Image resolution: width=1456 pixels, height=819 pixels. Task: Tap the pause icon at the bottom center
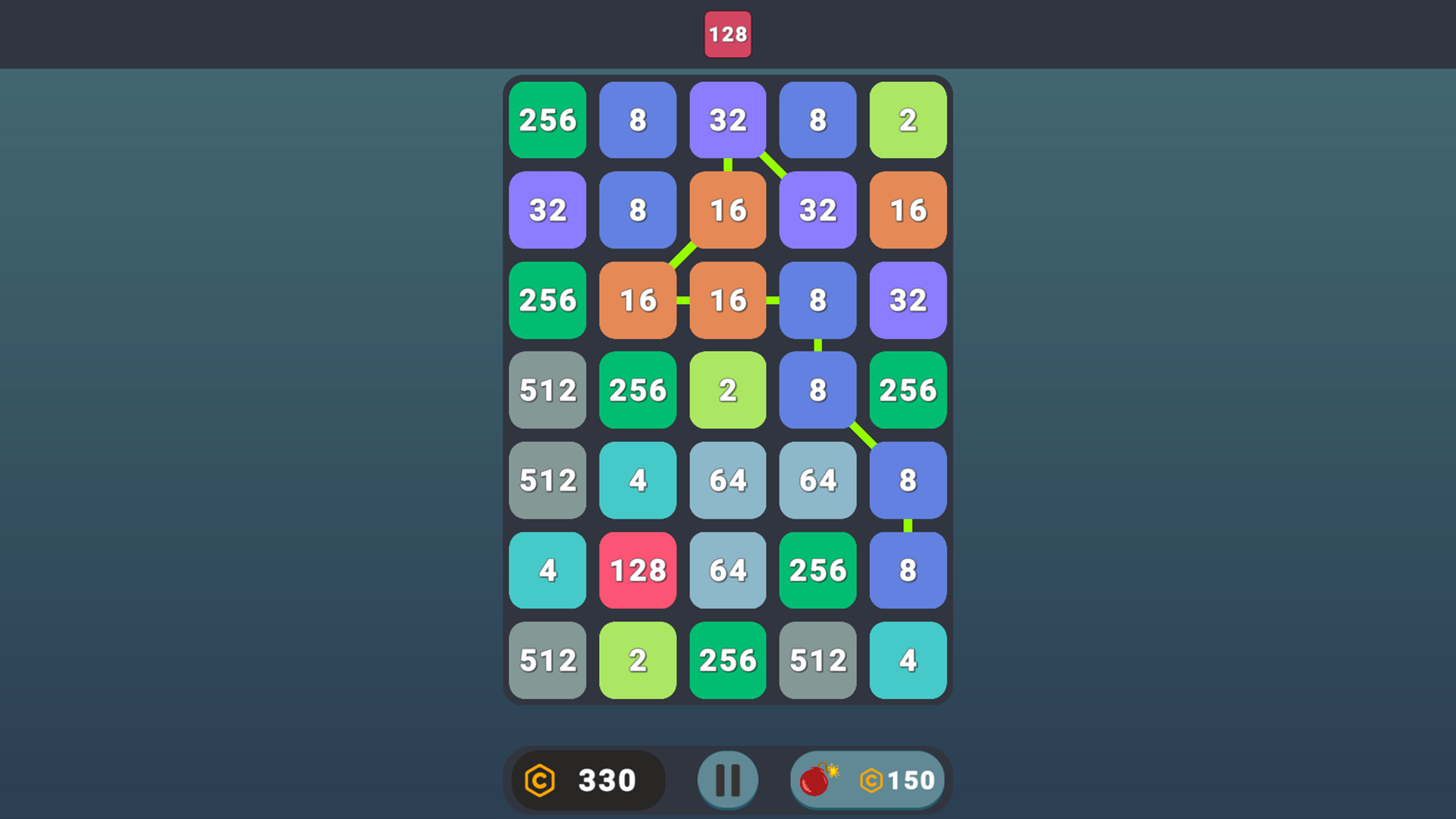(x=728, y=779)
